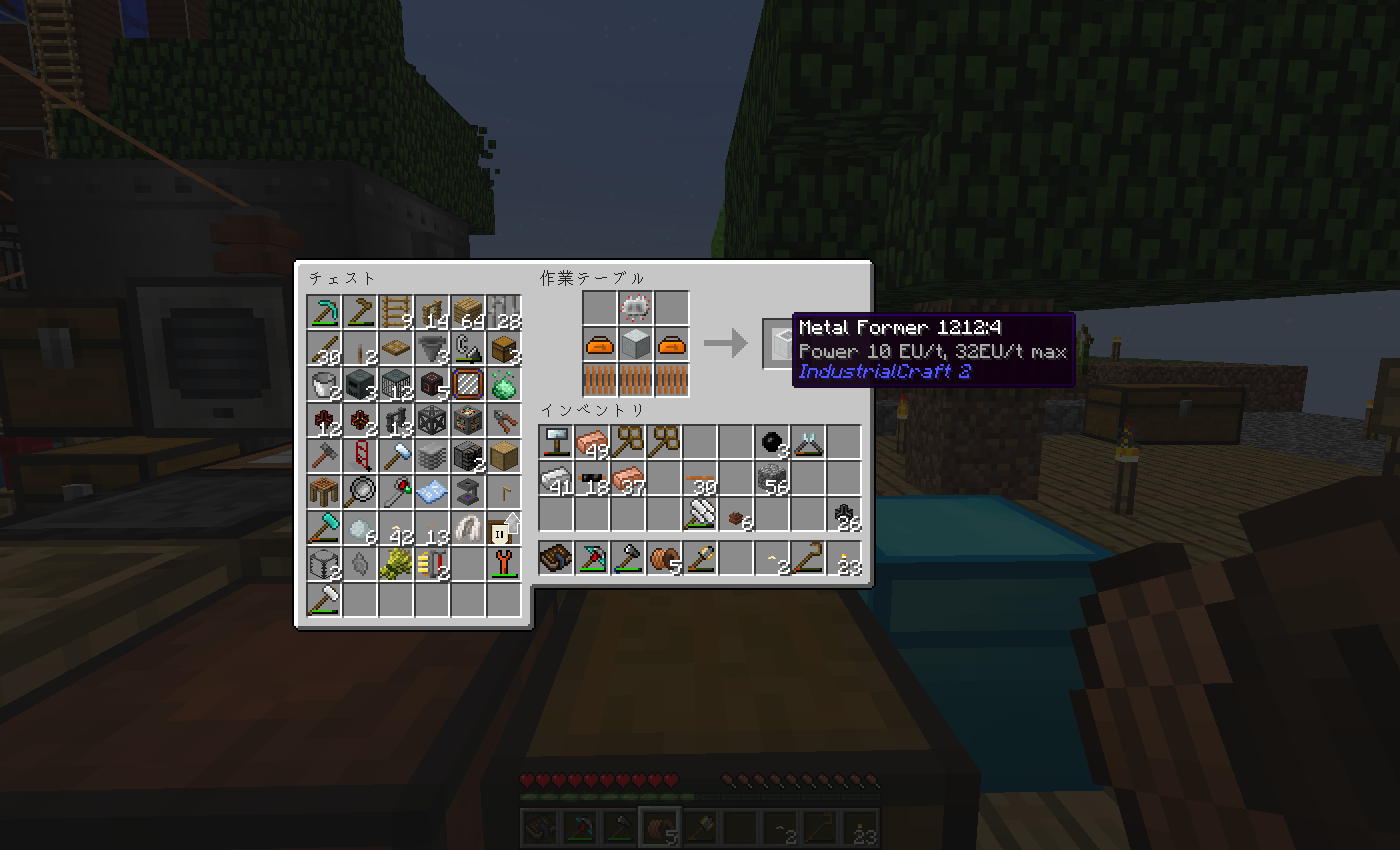This screenshot has width=1400, height=850.
Task: Choose the copper cable coil in hotbar
Action: point(664,558)
